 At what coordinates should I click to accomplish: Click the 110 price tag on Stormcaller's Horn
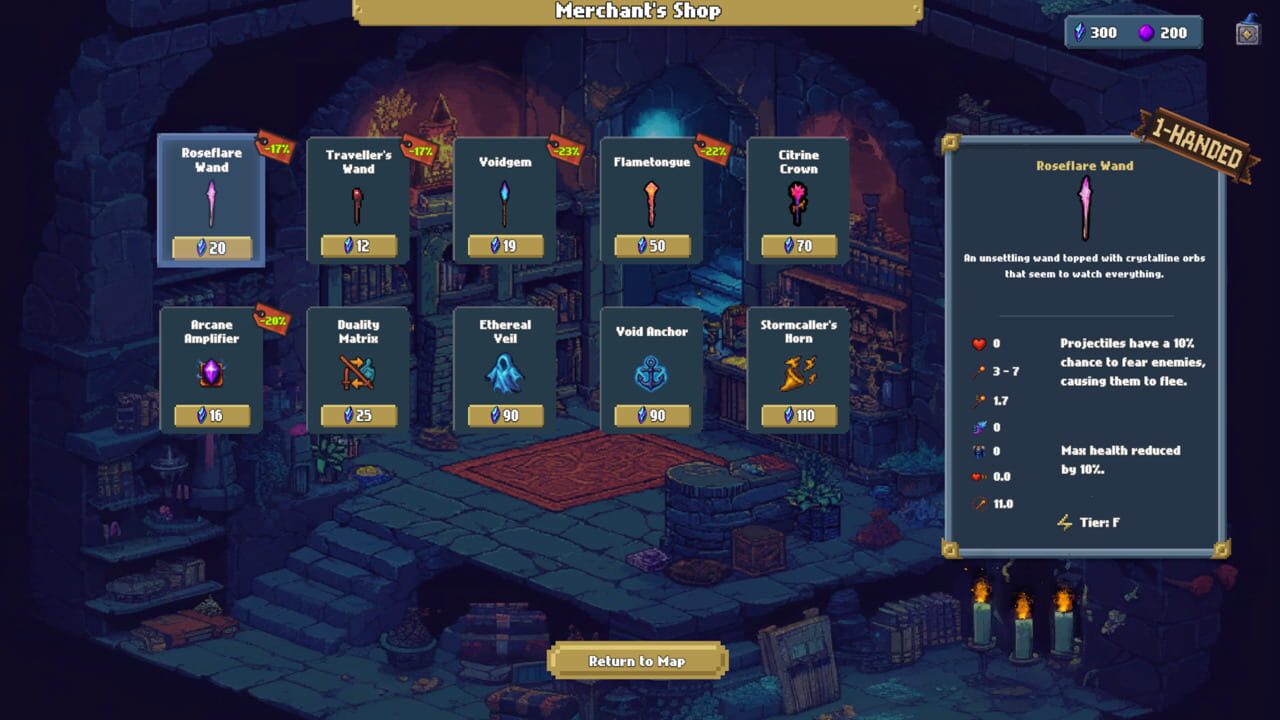pyautogui.click(x=797, y=415)
